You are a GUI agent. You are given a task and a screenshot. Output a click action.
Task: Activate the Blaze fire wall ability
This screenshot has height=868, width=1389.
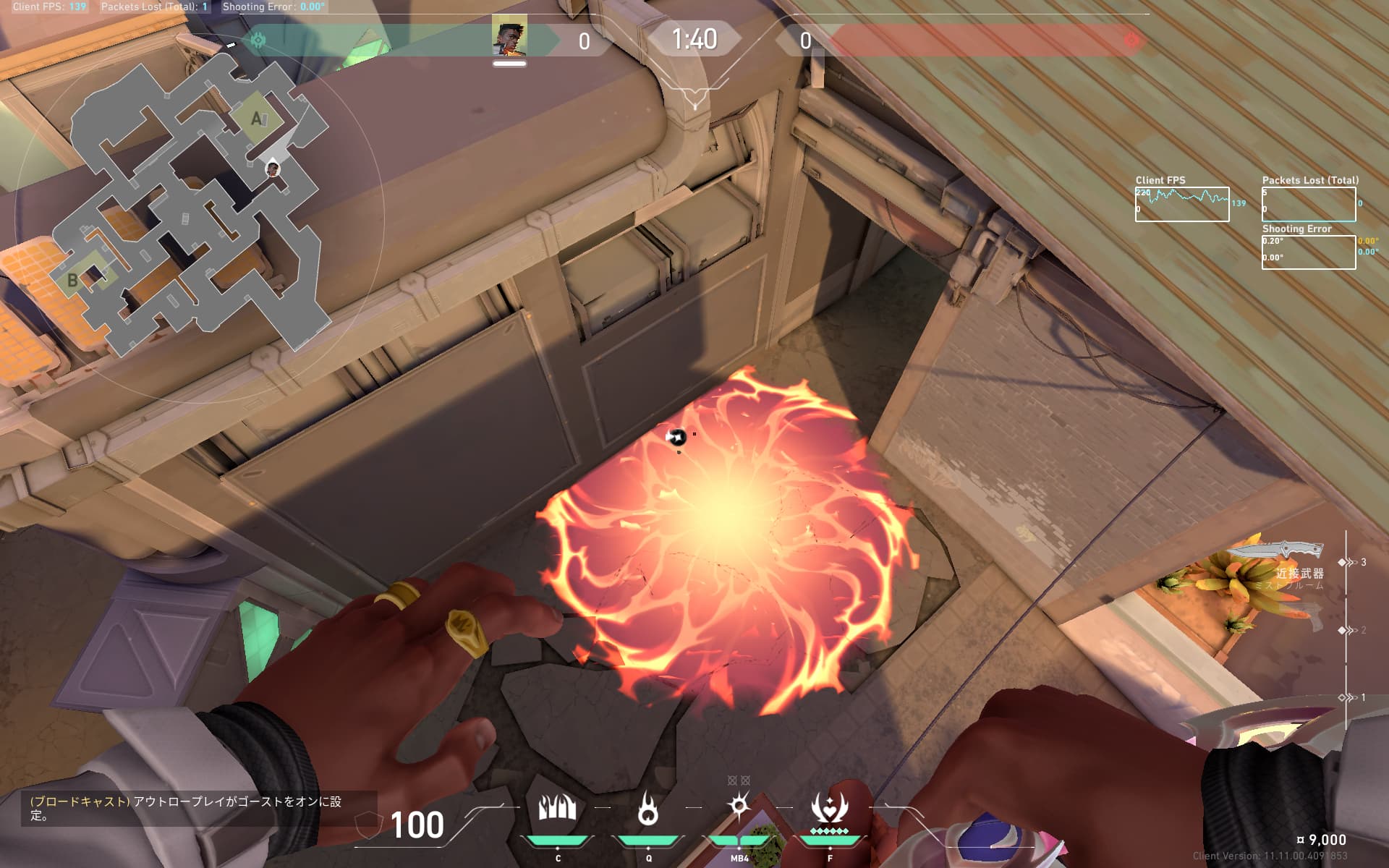tap(557, 809)
